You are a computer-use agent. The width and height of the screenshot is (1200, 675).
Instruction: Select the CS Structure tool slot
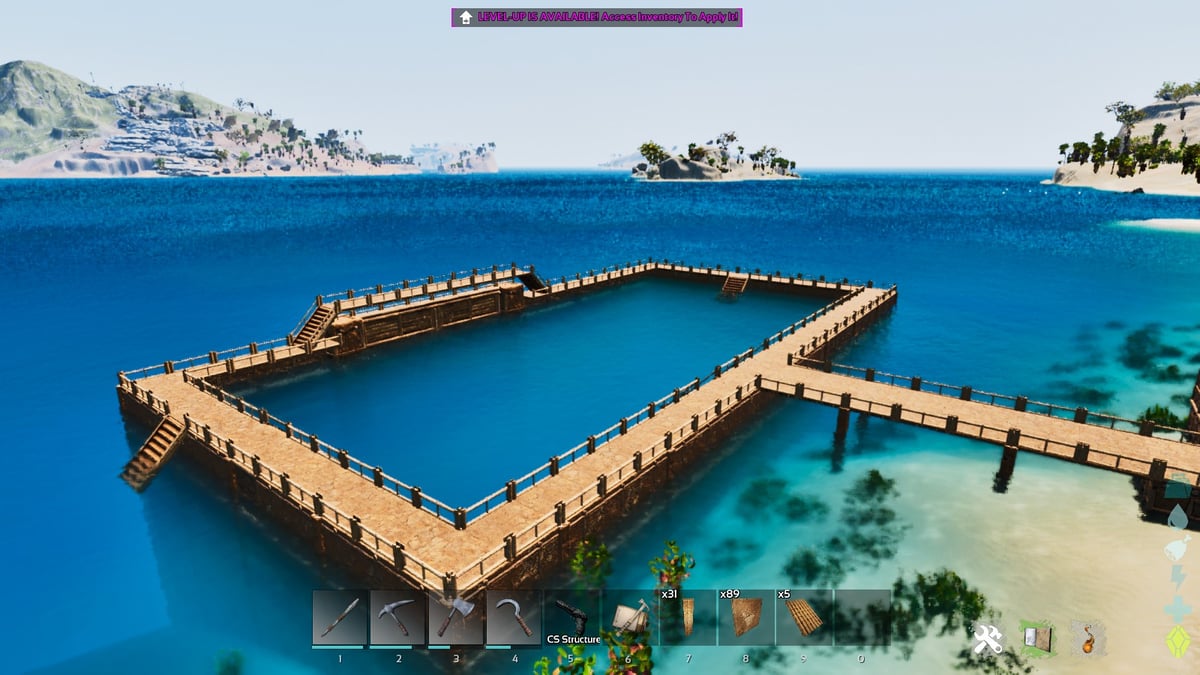[x=572, y=618]
